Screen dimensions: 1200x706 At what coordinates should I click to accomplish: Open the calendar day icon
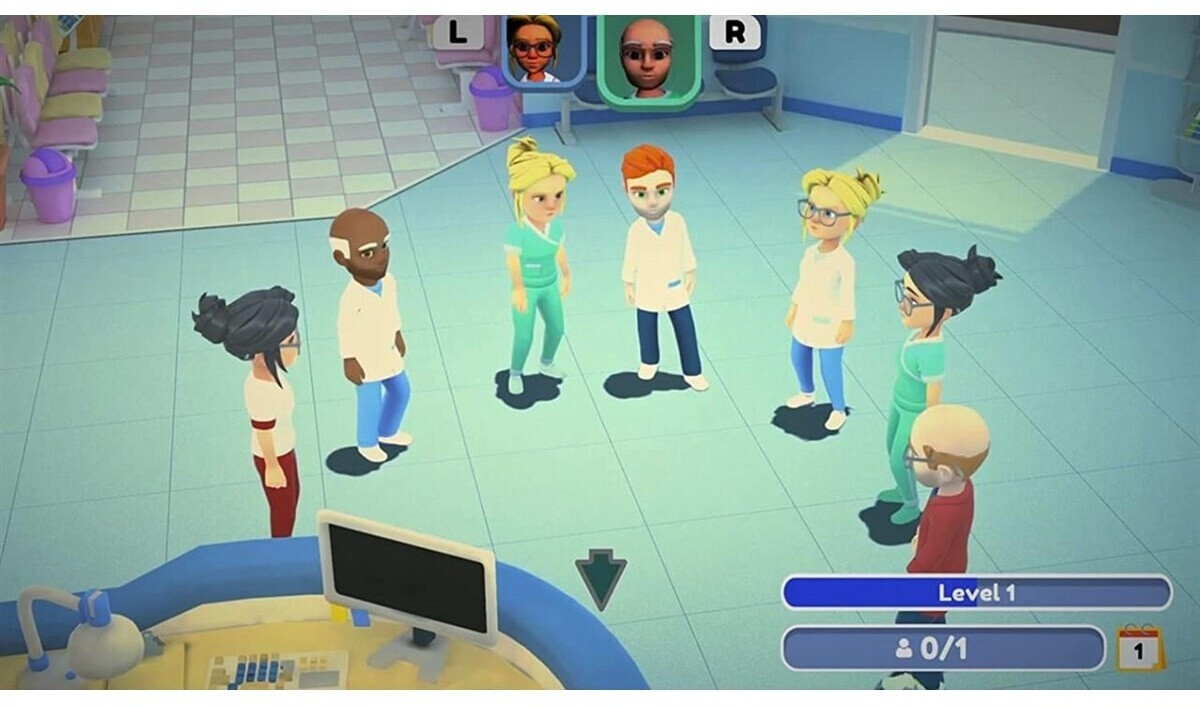1140,648
